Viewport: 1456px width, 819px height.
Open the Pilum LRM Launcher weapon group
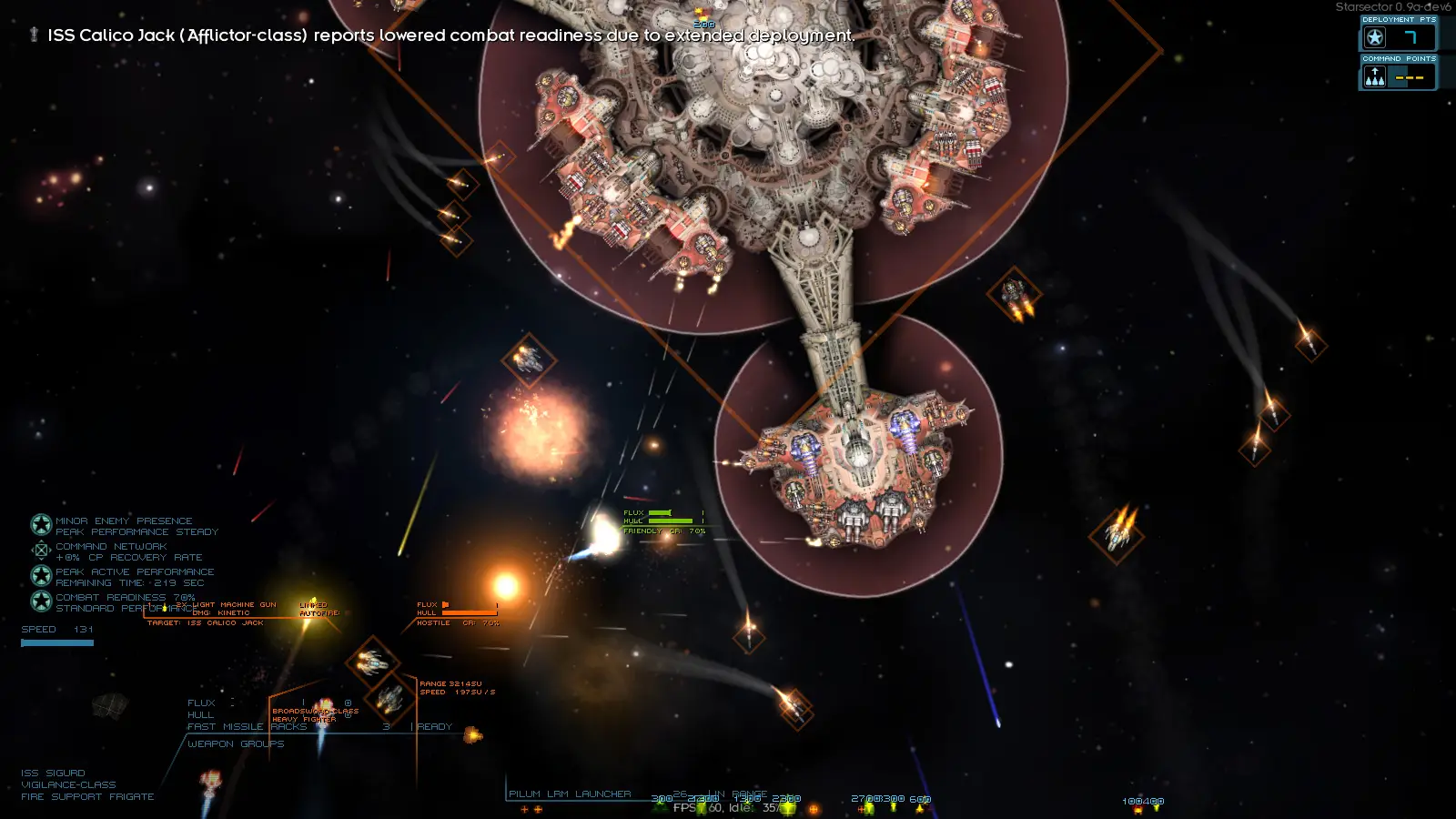[569, 794]
